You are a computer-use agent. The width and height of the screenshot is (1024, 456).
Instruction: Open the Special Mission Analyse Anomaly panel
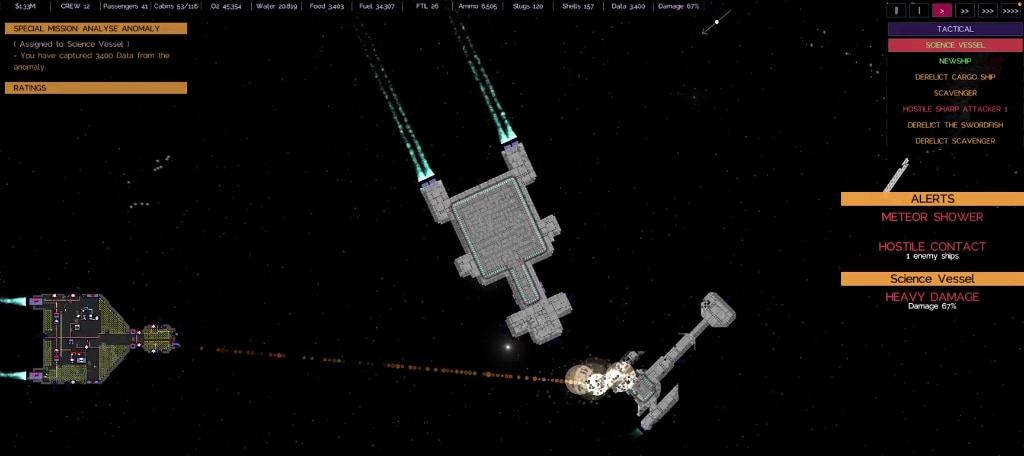click(x=96, y=28)
